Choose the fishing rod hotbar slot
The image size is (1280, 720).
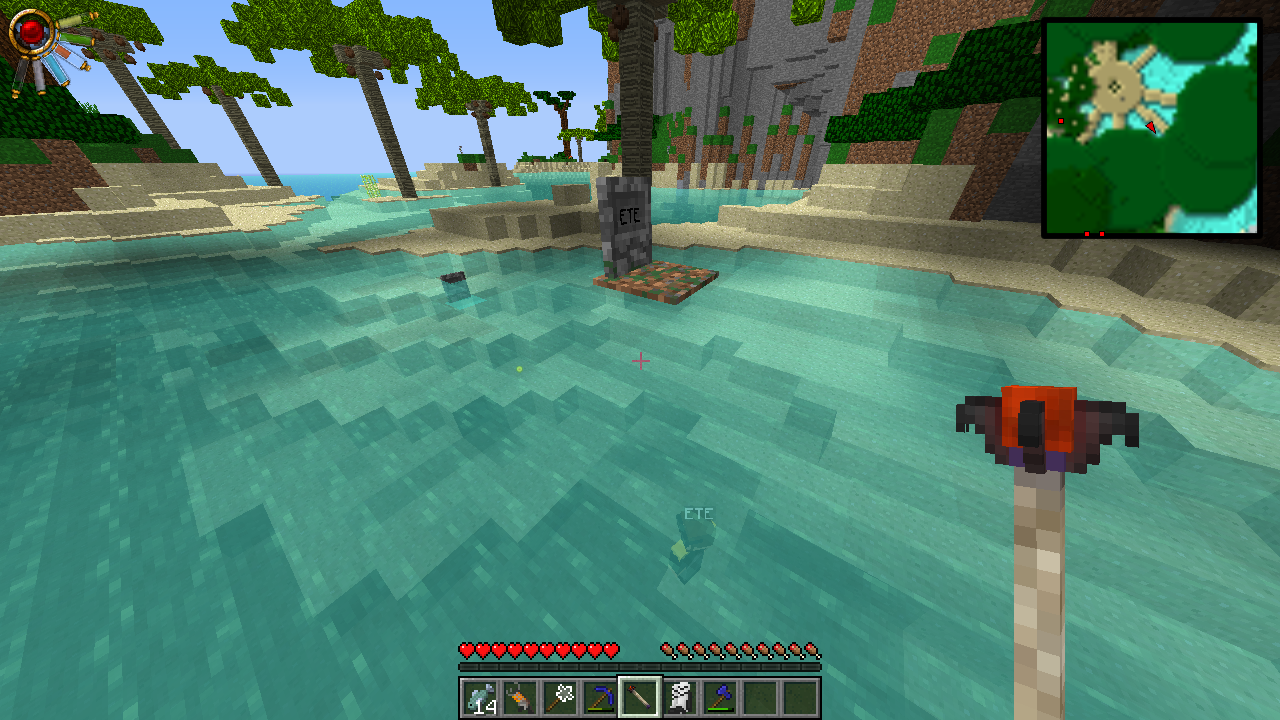coord(520,697)
